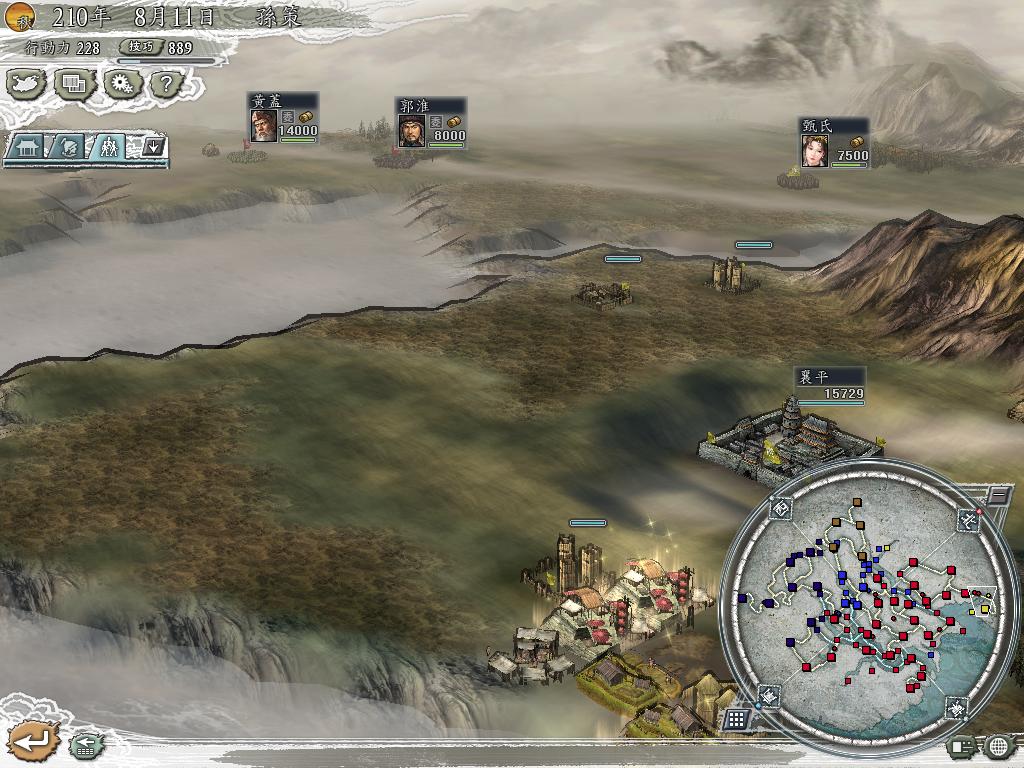Open the China map overview button
This screenshot has width=1024, height=768.
(28, 84)
